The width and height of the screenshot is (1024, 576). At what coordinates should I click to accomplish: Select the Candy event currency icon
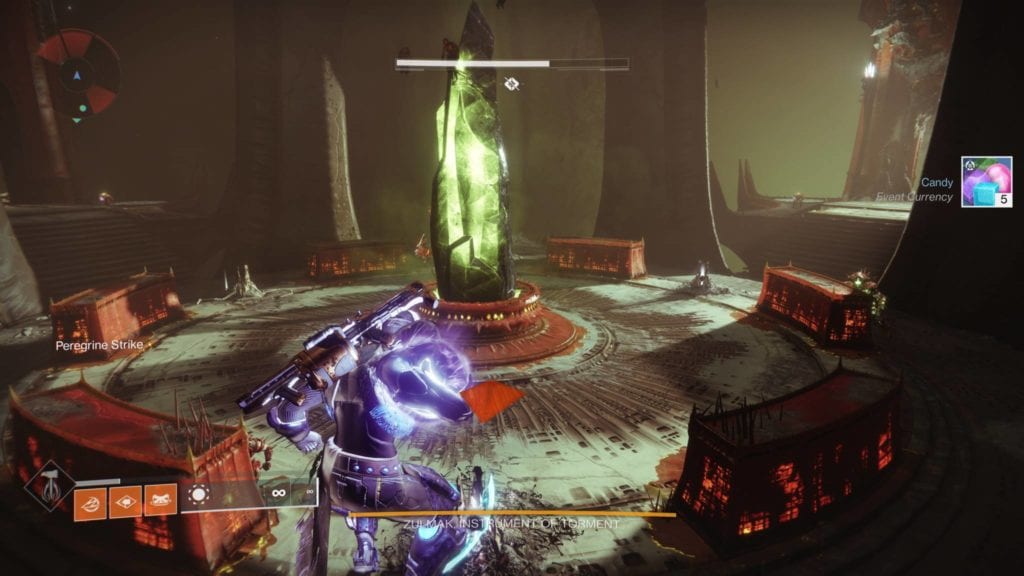[986, 181]
